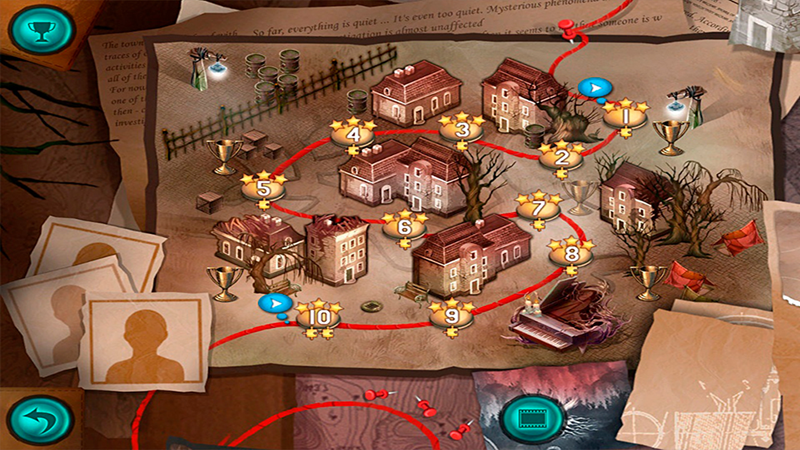Viewport: 800px width, 450px height.
Task: Select level 9 on the path
Action: 452,315
